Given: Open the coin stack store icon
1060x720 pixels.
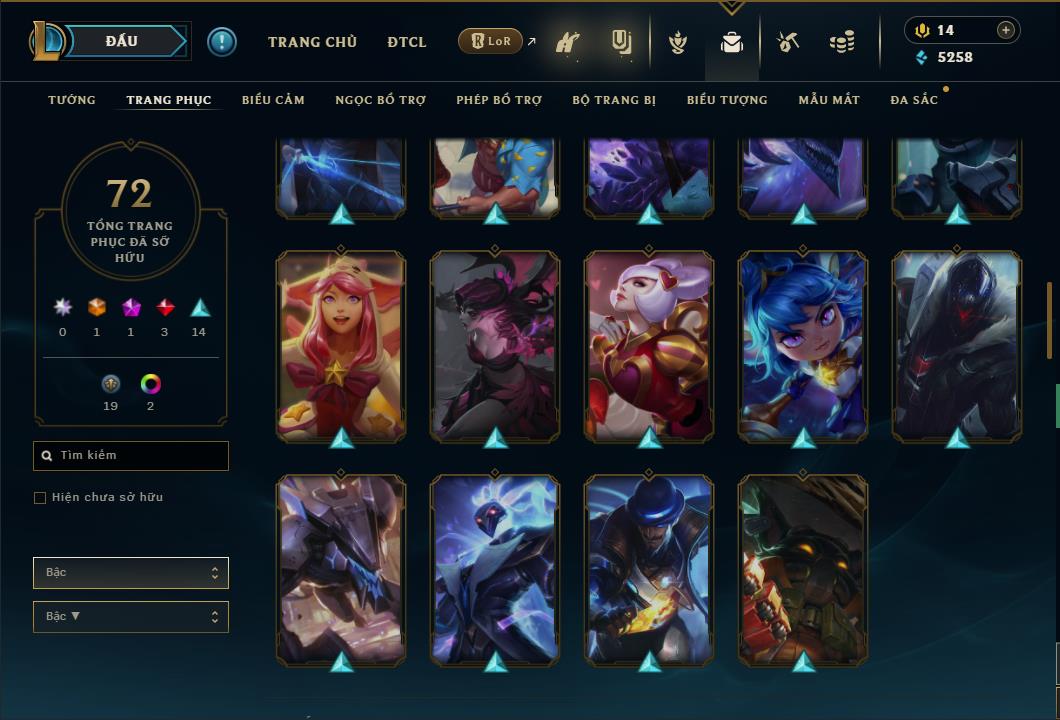Looking at the screenshot, I should 842,42.
